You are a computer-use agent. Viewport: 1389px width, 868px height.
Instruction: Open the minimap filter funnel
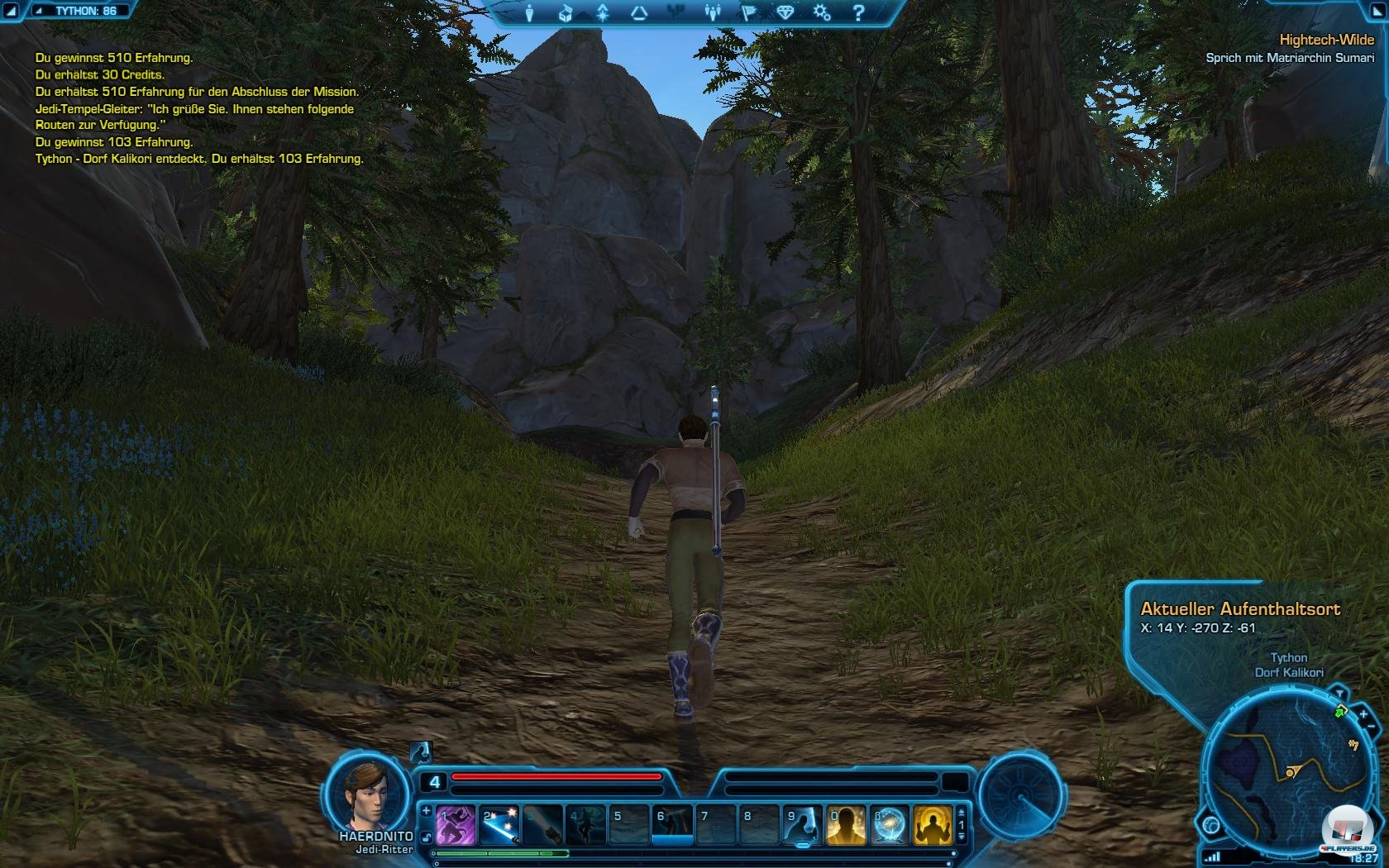coord(1338,692)
